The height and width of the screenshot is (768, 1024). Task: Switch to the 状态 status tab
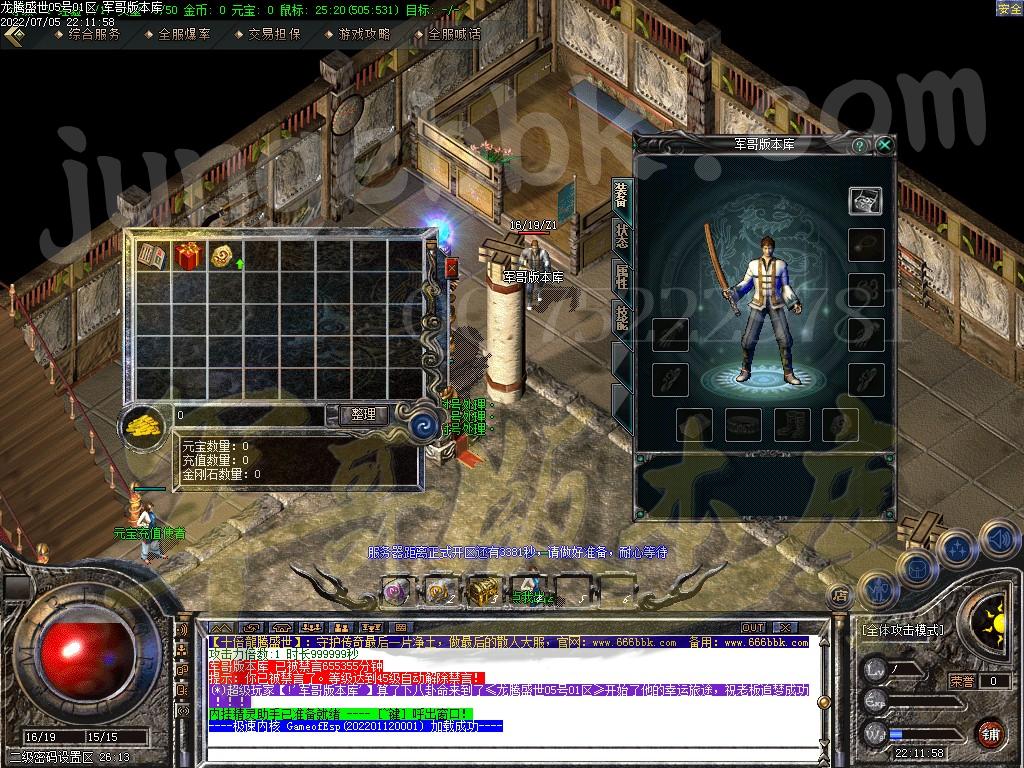pyautogui.click(x=621, y=236)
